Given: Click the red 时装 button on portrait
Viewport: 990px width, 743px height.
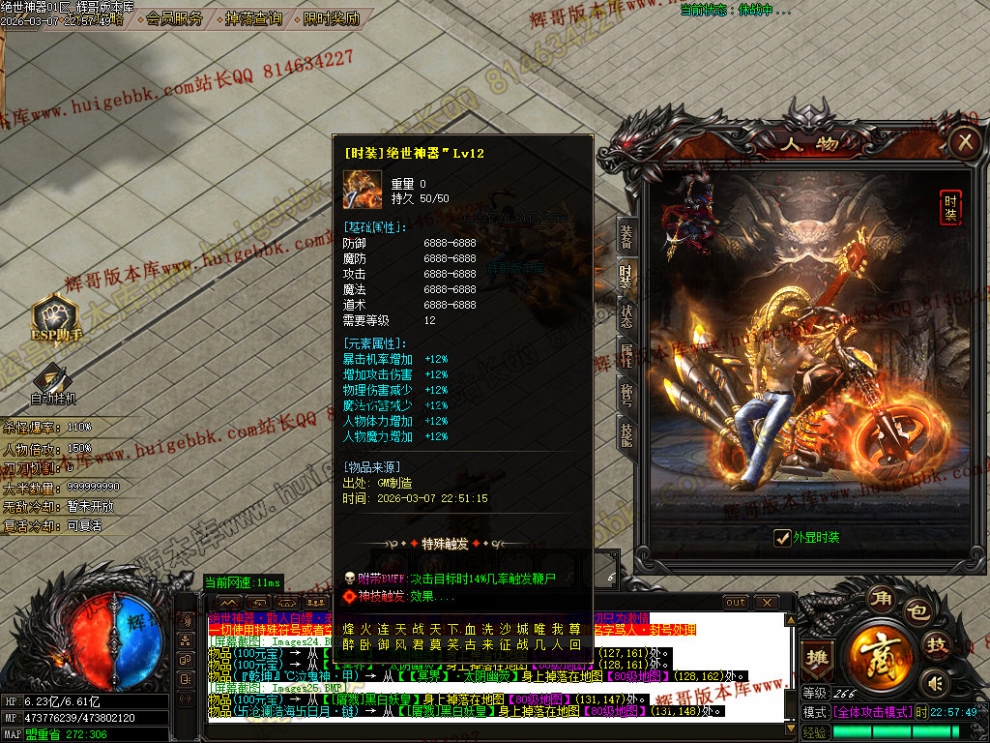Looking at the screenshot, I should pyautogui.click(x=950, y=207).
